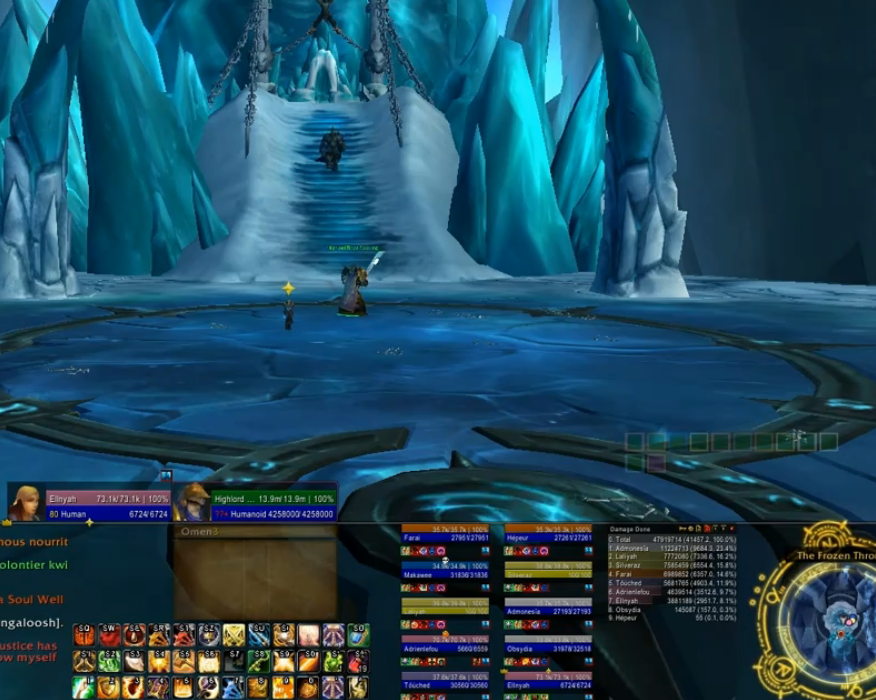
Task: Click Tôuched's raid frame
Action: (x=445, y=683)
